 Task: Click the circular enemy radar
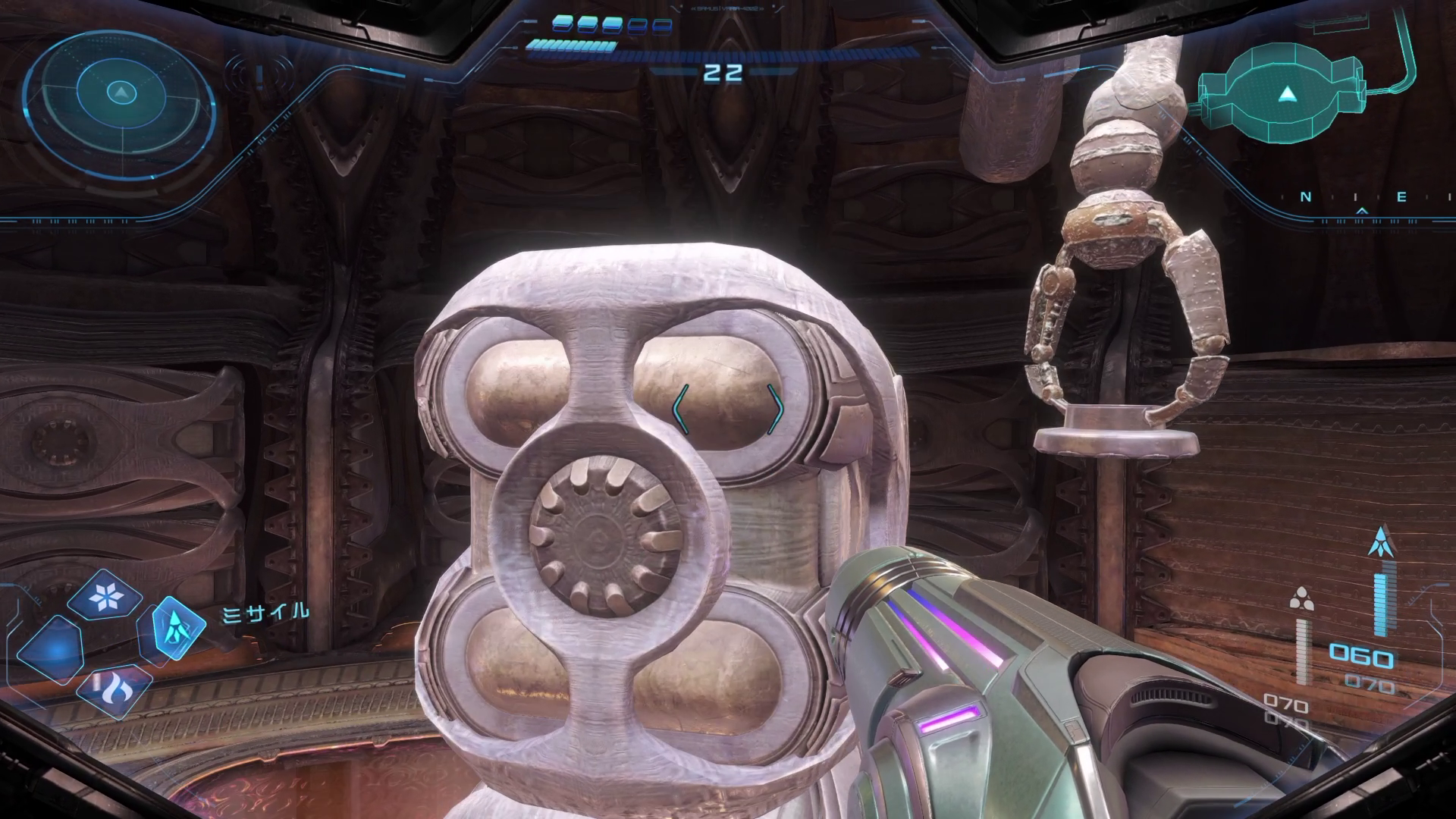pos(120,93)
